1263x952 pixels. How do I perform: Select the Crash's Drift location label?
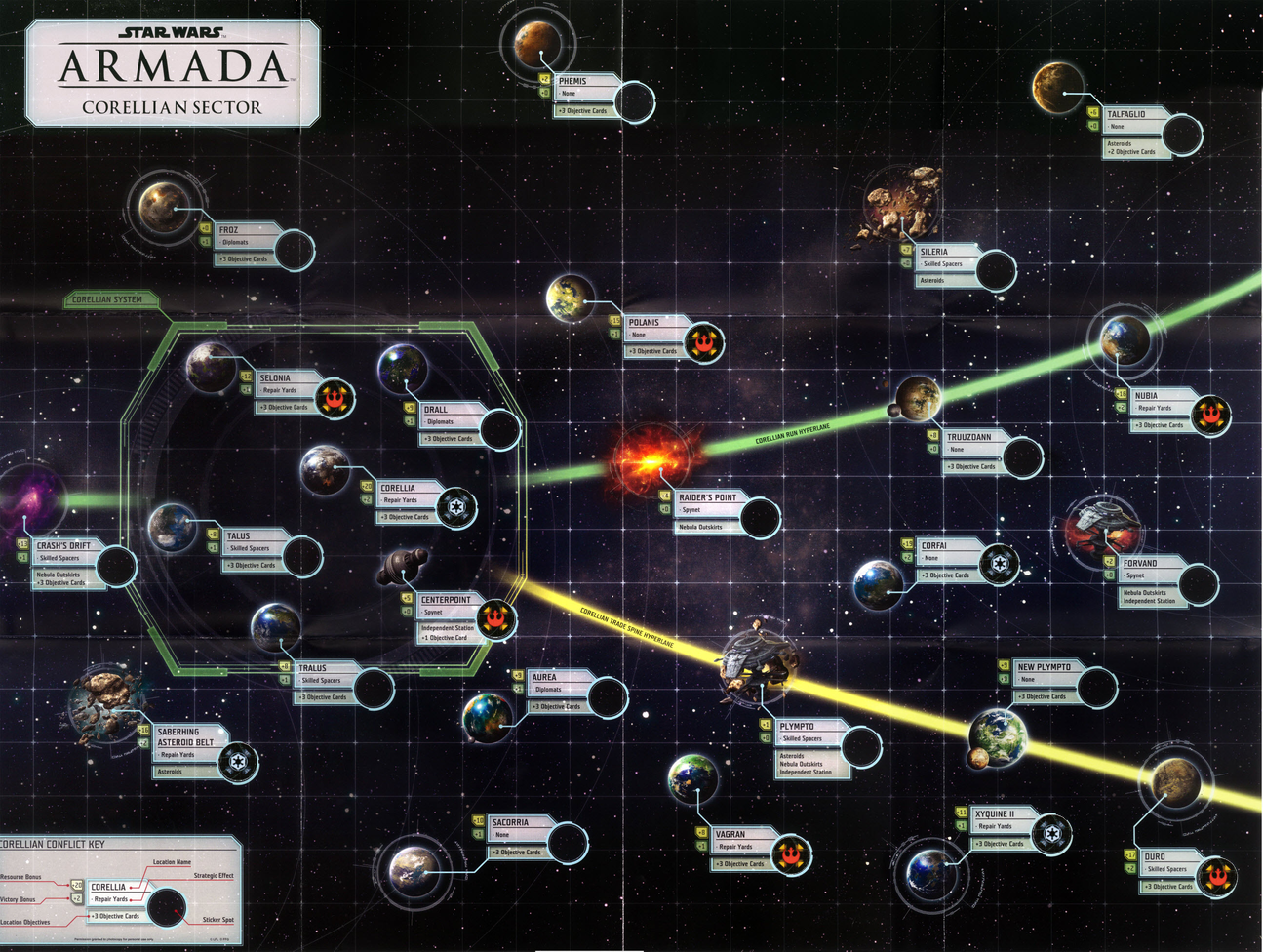pyautogui.click(x=64, y=546)
